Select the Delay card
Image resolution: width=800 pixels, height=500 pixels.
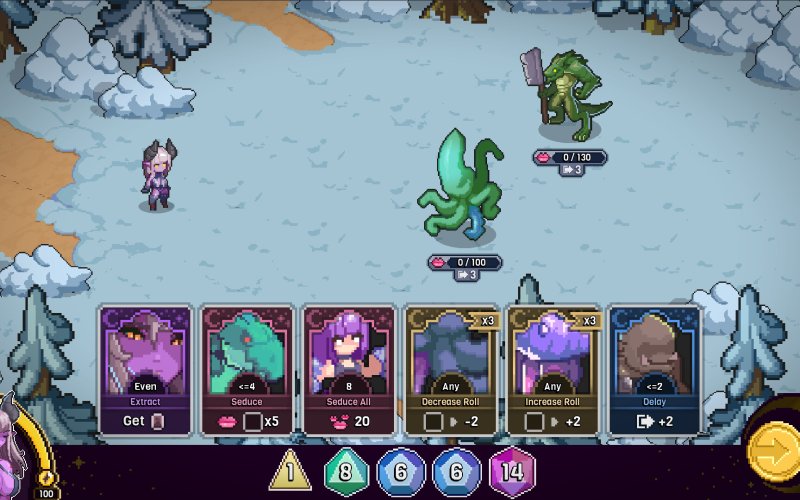[x=655, y=370]
